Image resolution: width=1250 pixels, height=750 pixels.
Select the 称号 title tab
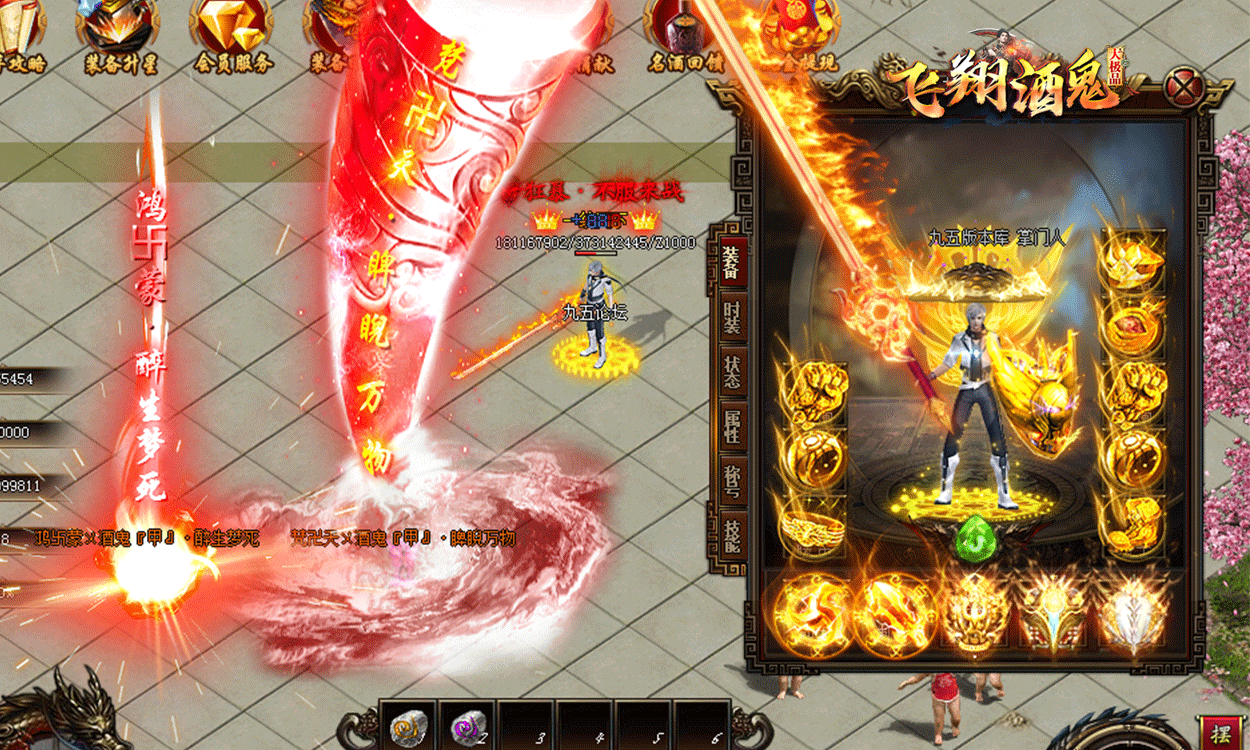pos(732,478)
